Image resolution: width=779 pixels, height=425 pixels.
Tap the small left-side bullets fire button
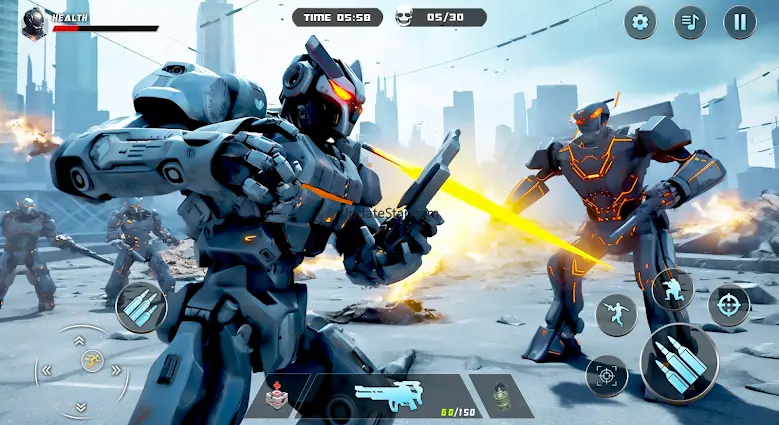141,307
